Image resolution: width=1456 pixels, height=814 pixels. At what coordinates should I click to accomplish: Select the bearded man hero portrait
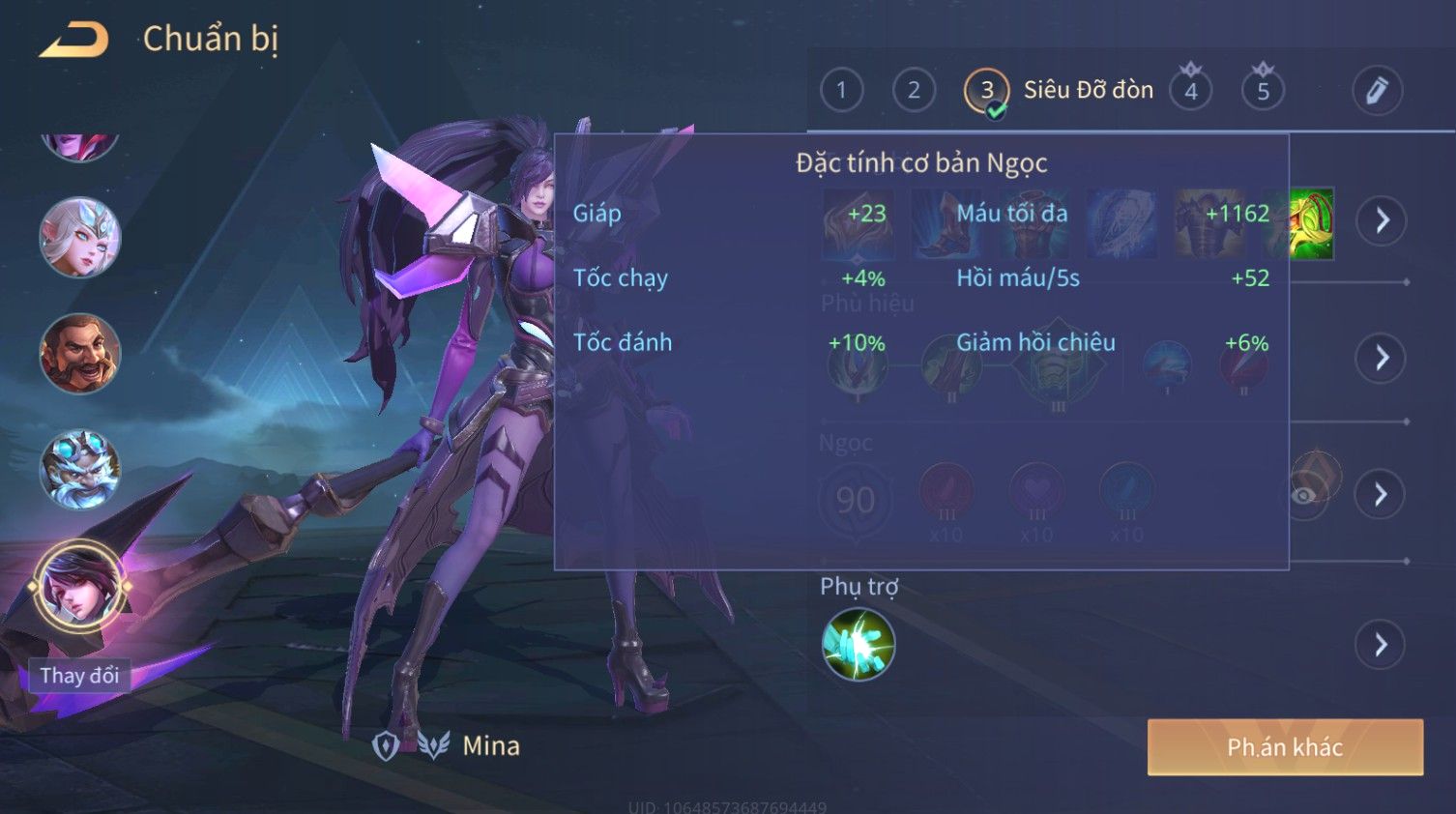point(80,354)
